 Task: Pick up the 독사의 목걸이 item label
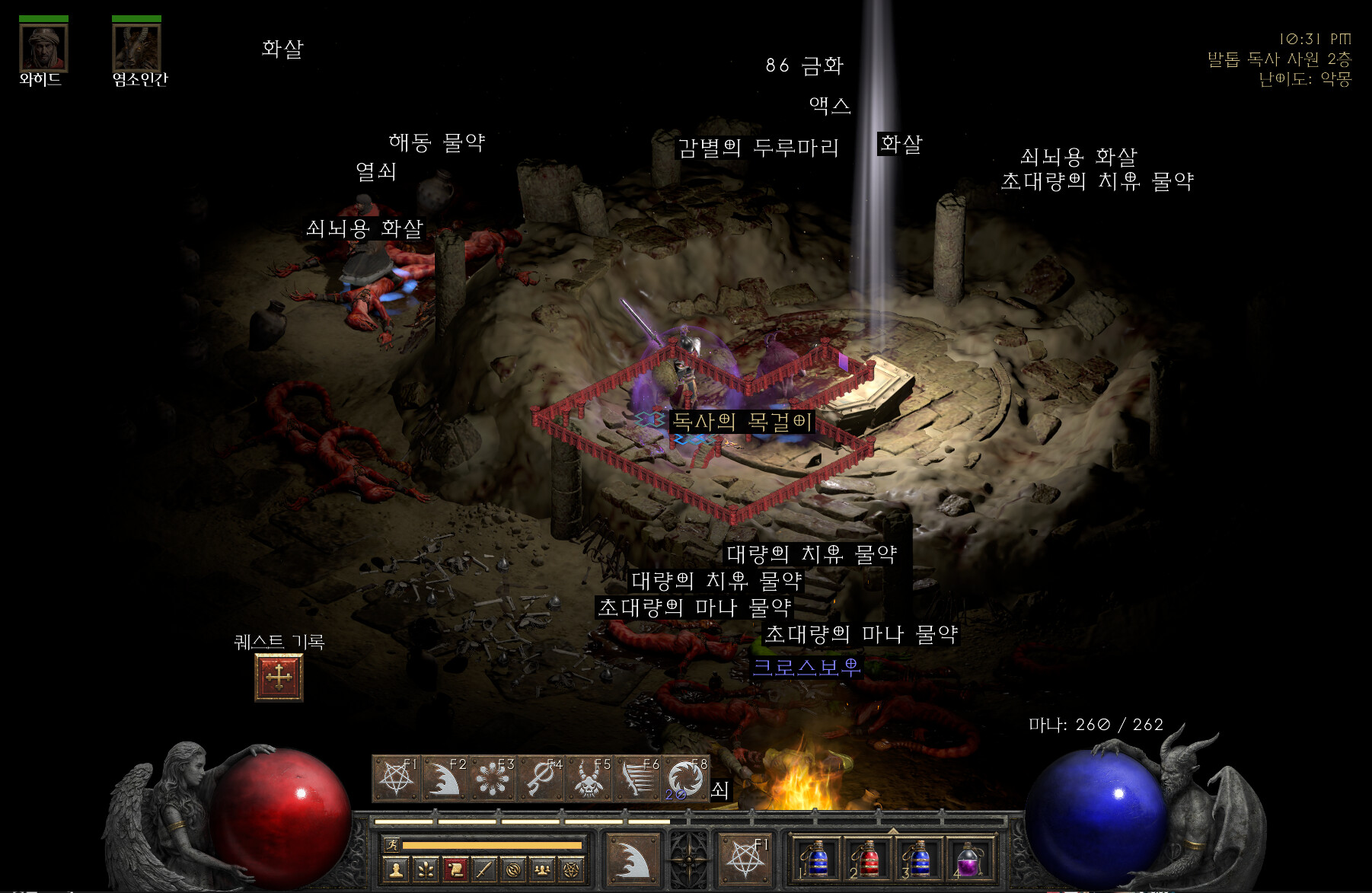click(x=742, y=421)
